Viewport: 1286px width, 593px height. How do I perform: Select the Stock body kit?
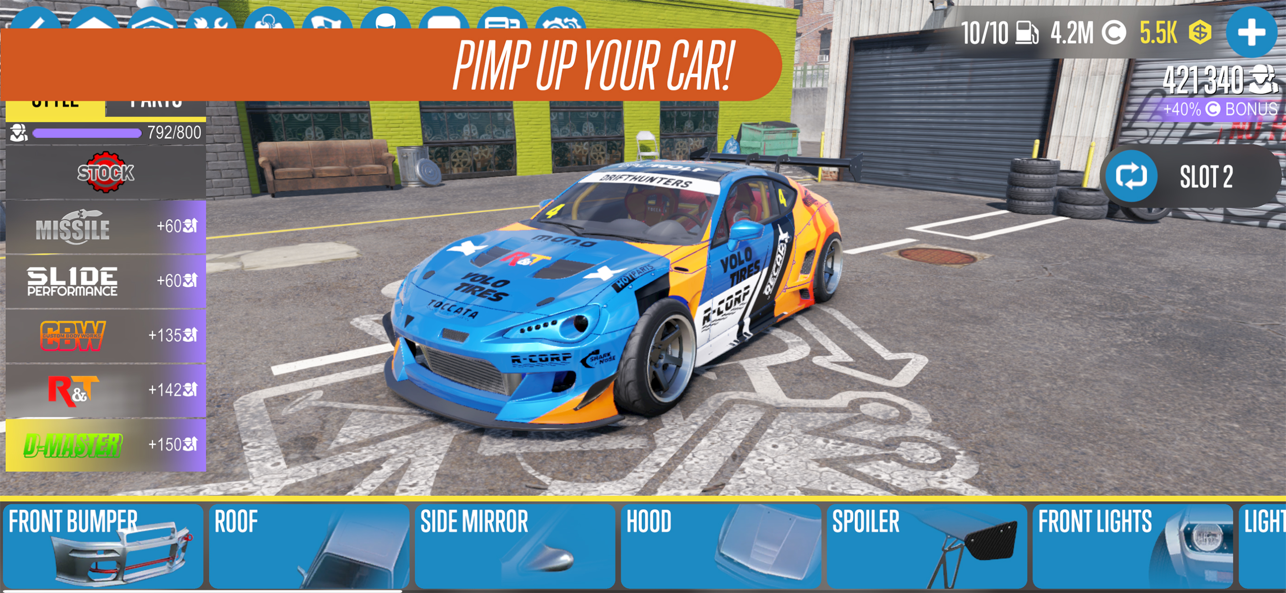click(105, 173)
